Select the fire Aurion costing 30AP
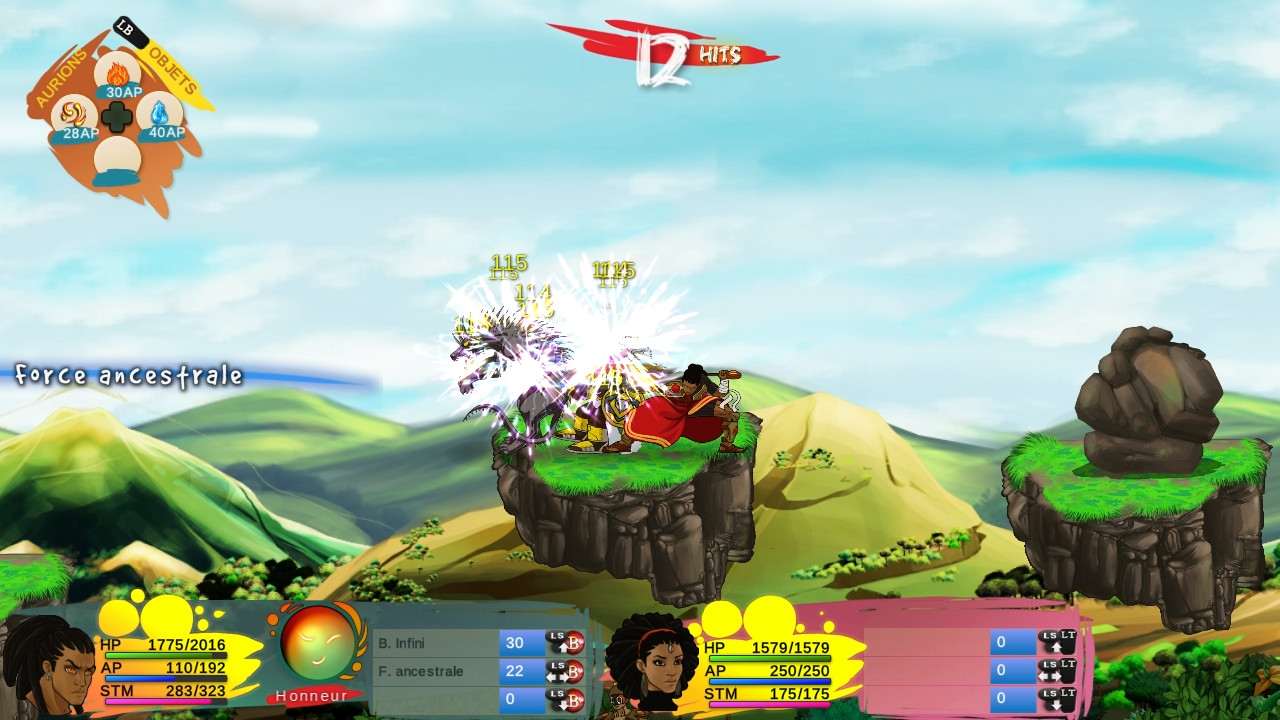 (118, 74)
